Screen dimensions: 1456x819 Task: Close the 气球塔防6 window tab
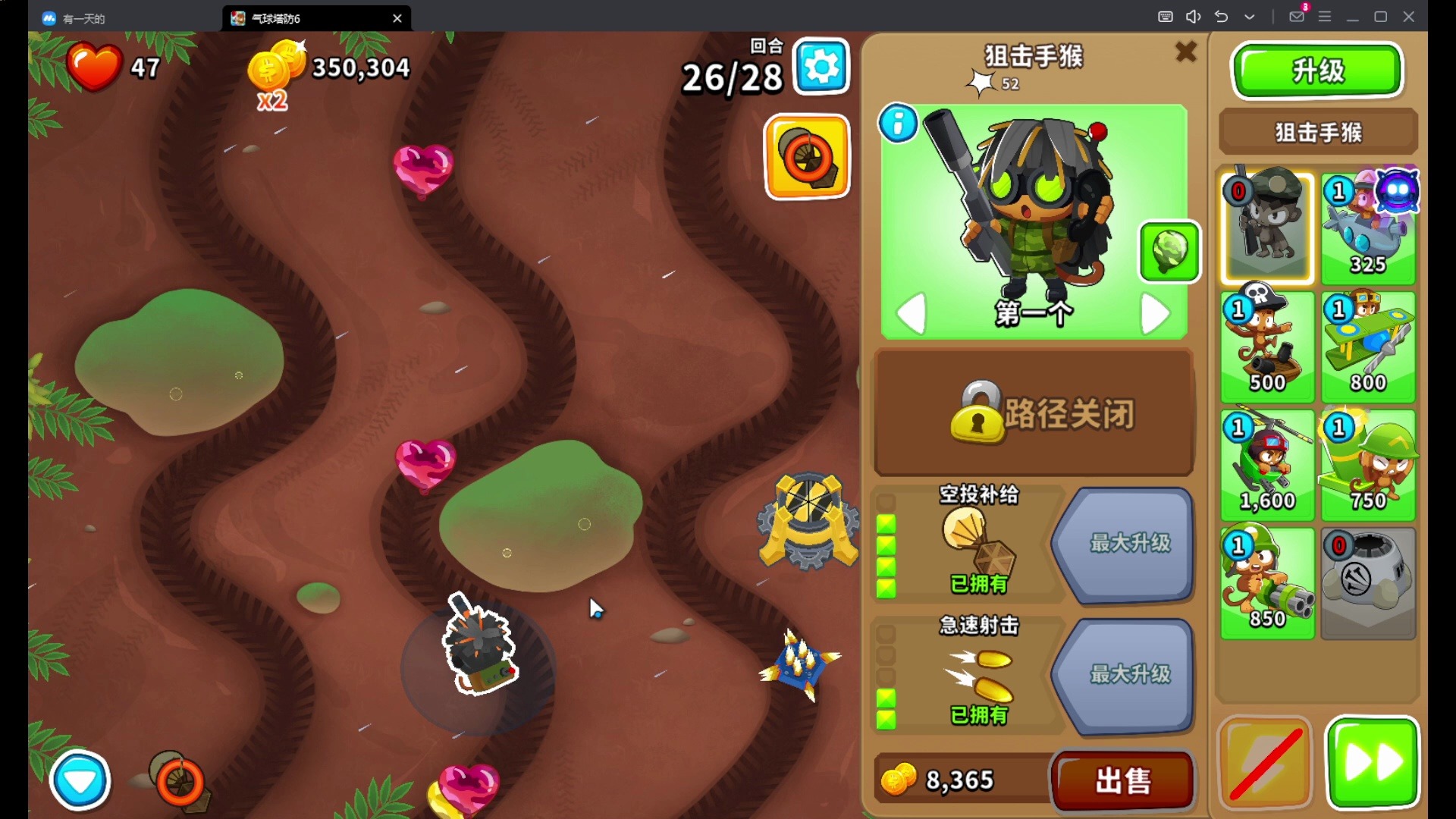(397, 18)
